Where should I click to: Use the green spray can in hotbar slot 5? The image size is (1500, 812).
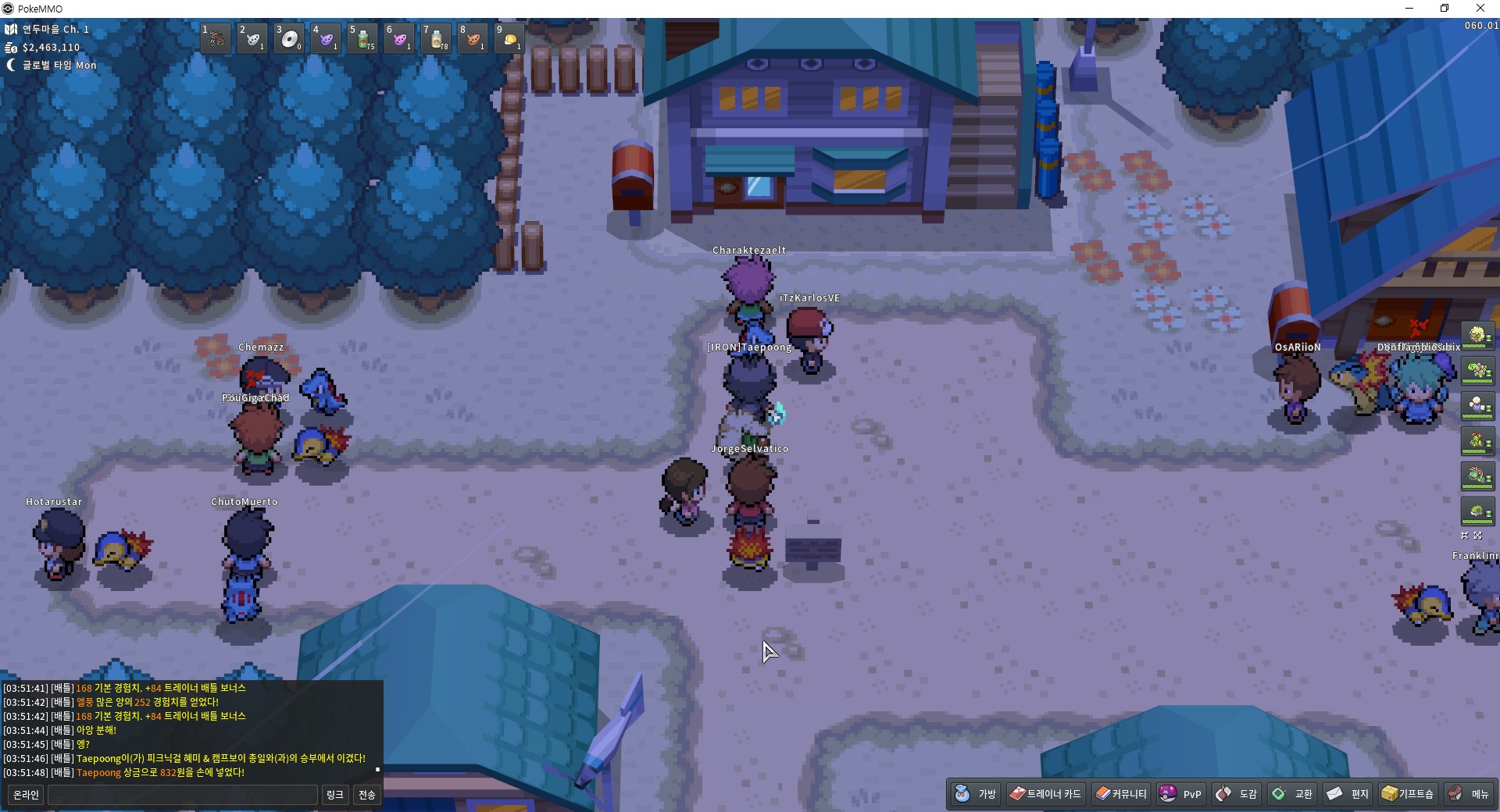coord(362,38)
